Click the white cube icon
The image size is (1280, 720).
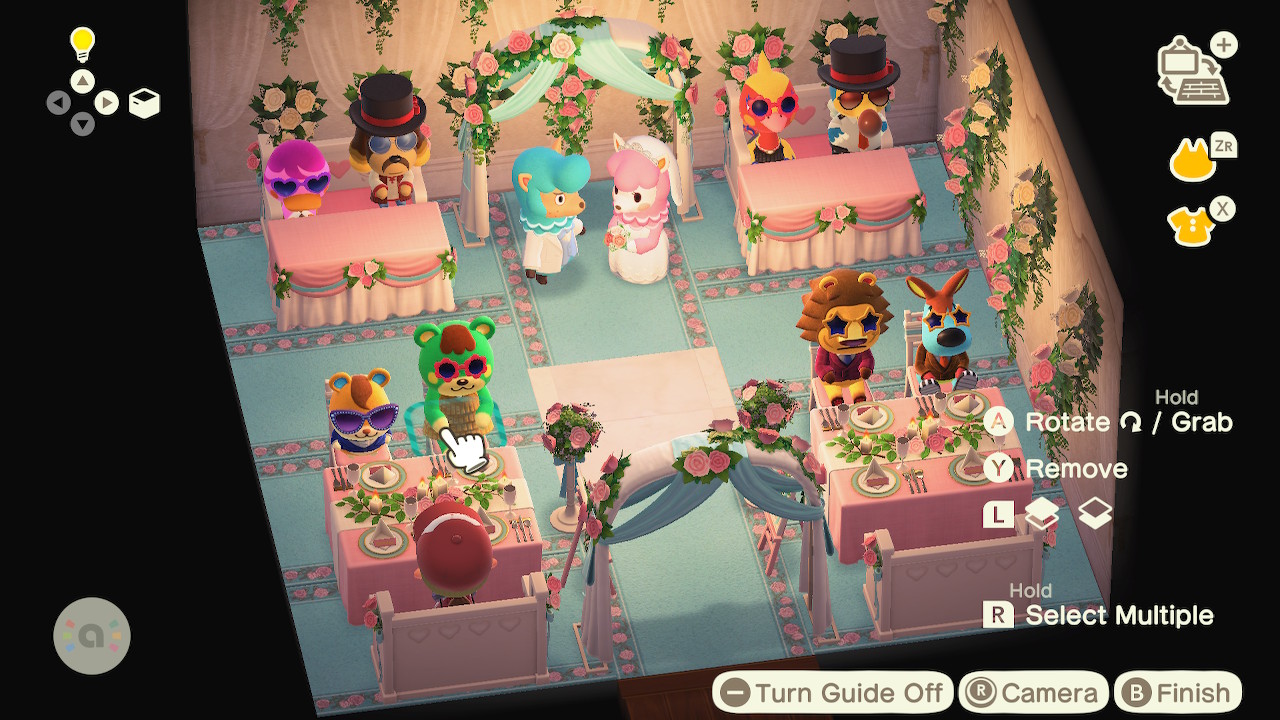click(x=144, y=103)
